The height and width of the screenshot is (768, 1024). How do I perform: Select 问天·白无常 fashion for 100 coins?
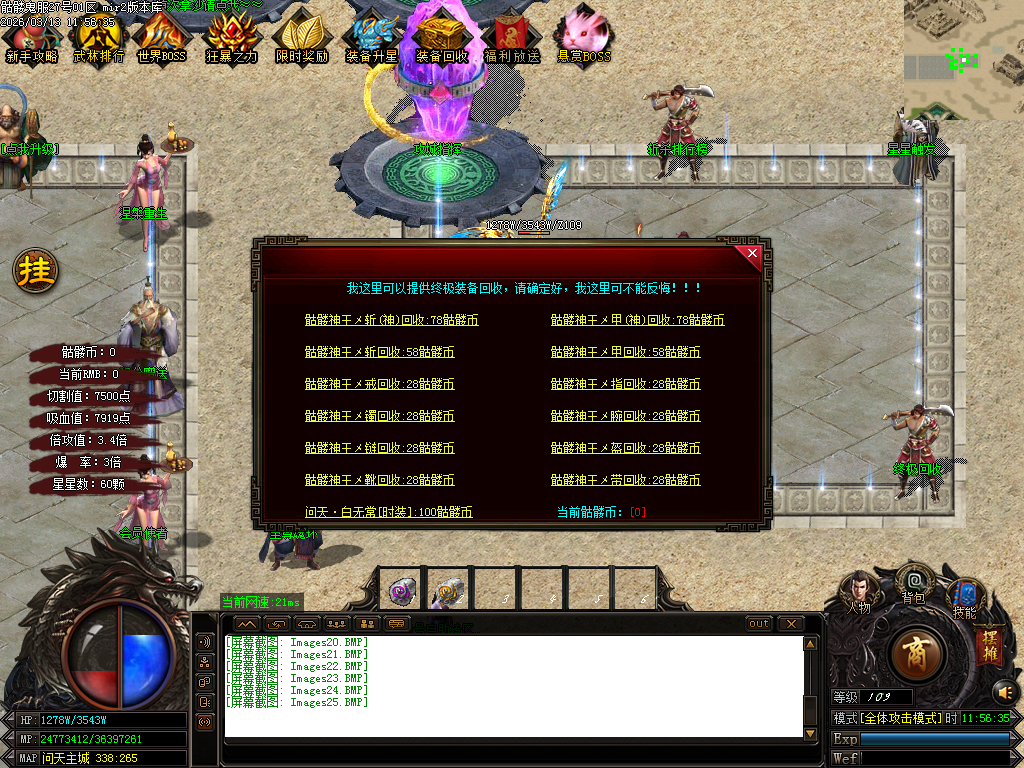(x=388, y=512)
